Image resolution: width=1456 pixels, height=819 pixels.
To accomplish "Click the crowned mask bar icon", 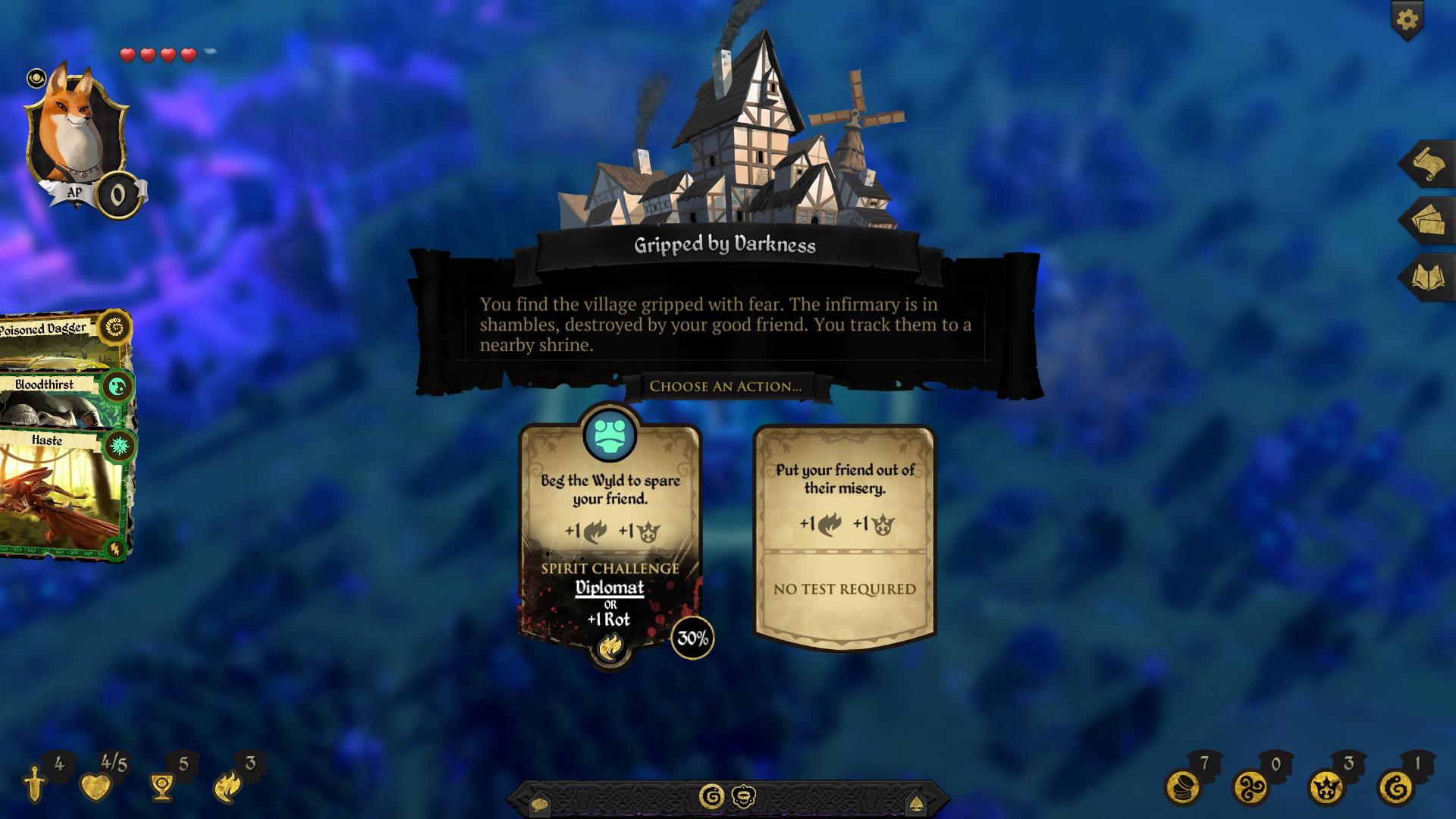I will [743, 796].
